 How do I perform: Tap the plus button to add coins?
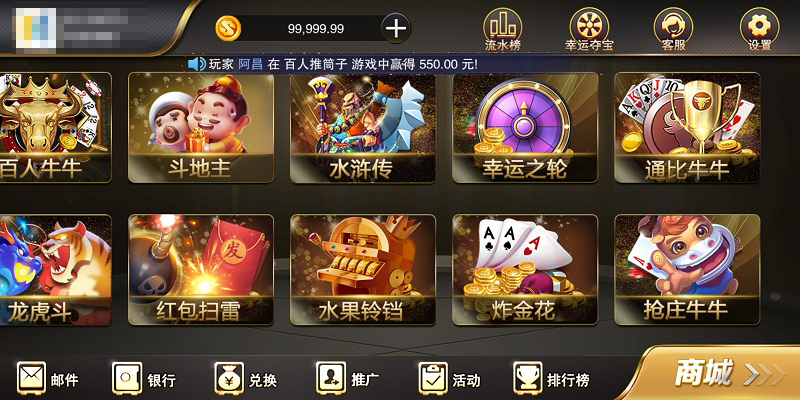pos(396,28)
